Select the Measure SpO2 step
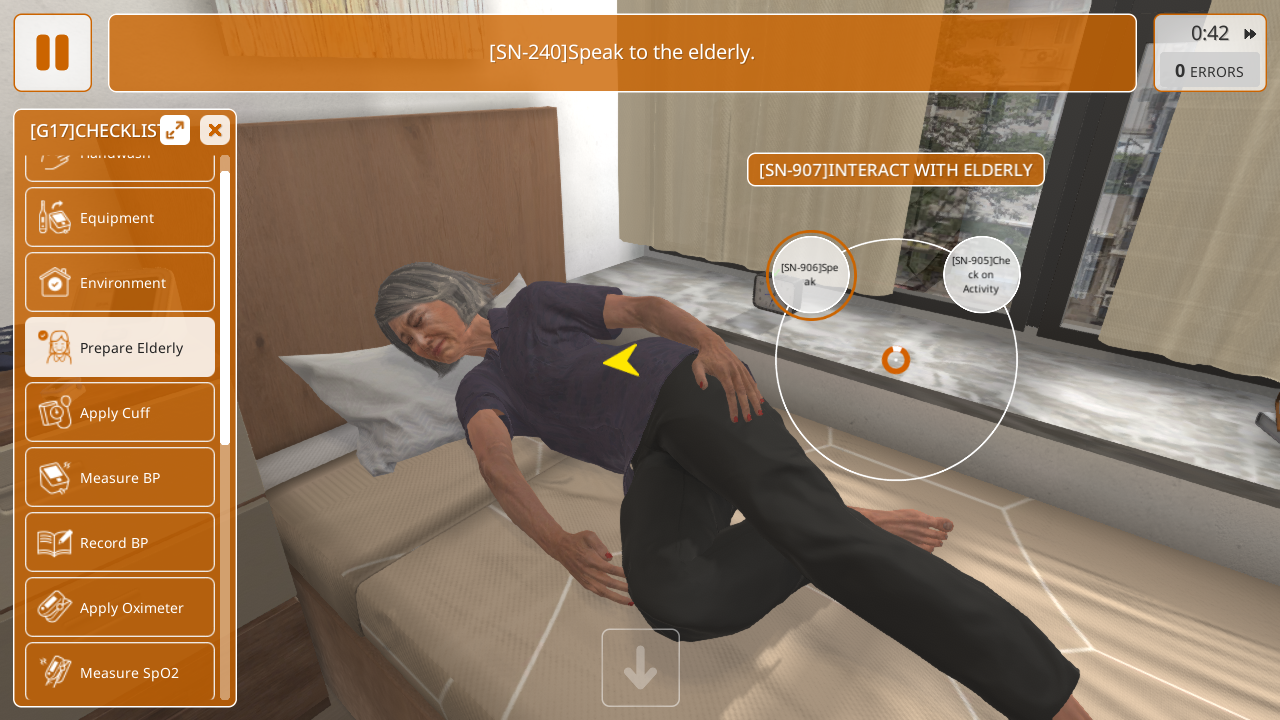Screen dimensions: 1280x720 120,671
